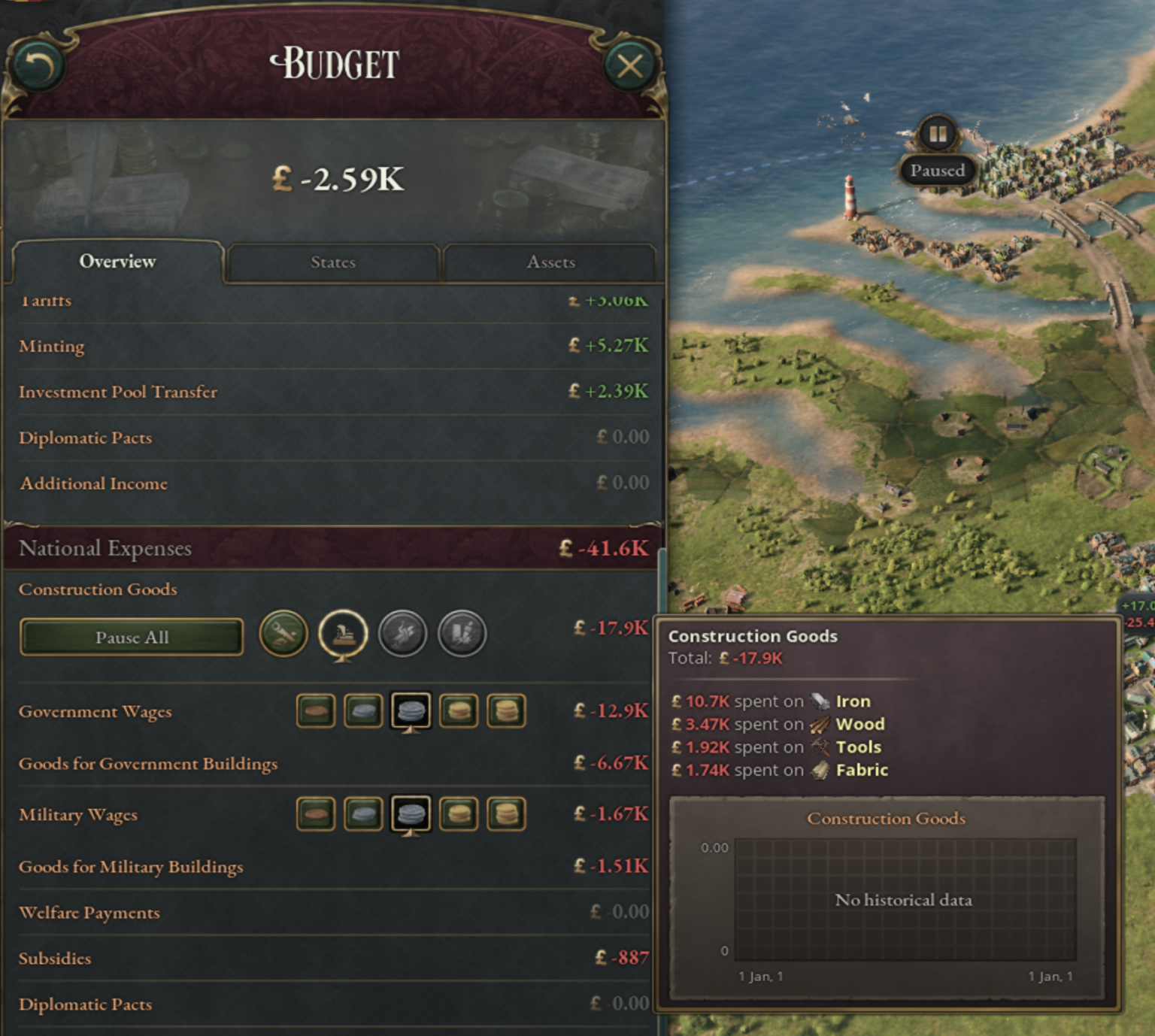The width and height of the screenshot is (1155, 1036).
Task: Select the green wooden construction sector icon
Action: 283,634
